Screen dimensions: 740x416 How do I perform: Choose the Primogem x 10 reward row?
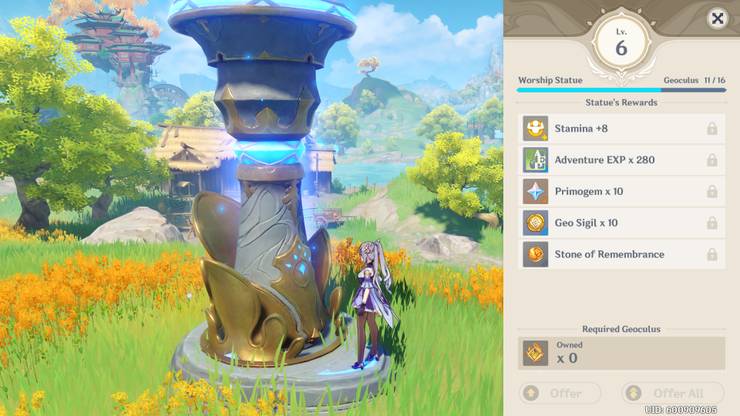point(622,191)
